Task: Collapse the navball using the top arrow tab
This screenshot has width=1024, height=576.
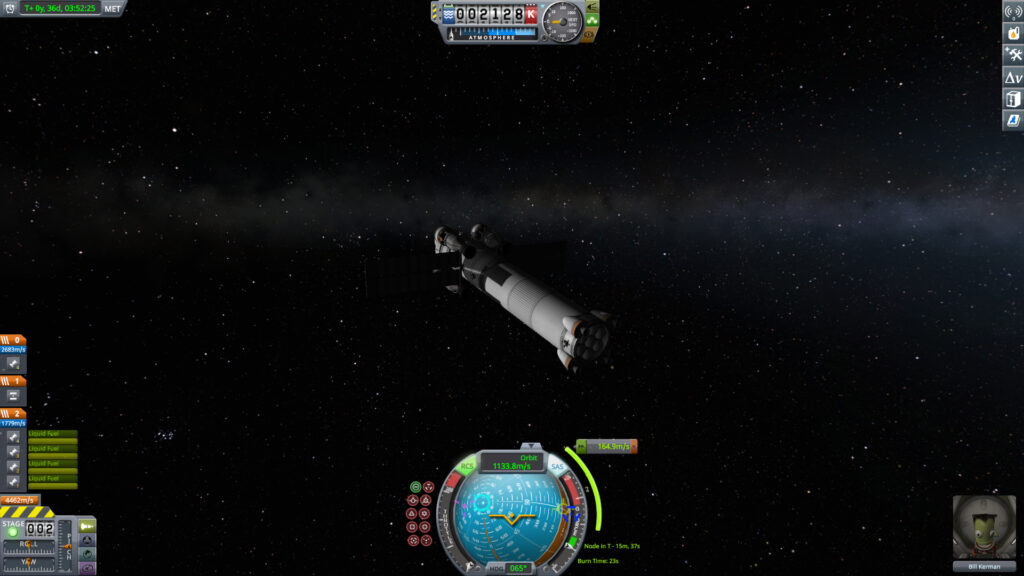Action: (x=529, y=446)
